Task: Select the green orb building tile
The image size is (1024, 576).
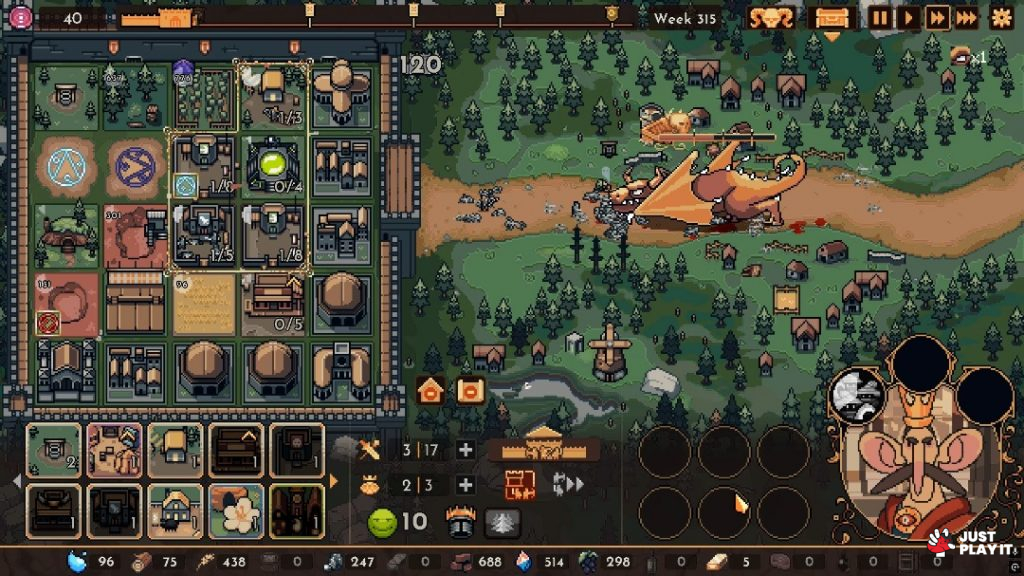Action: pos(273,164)
